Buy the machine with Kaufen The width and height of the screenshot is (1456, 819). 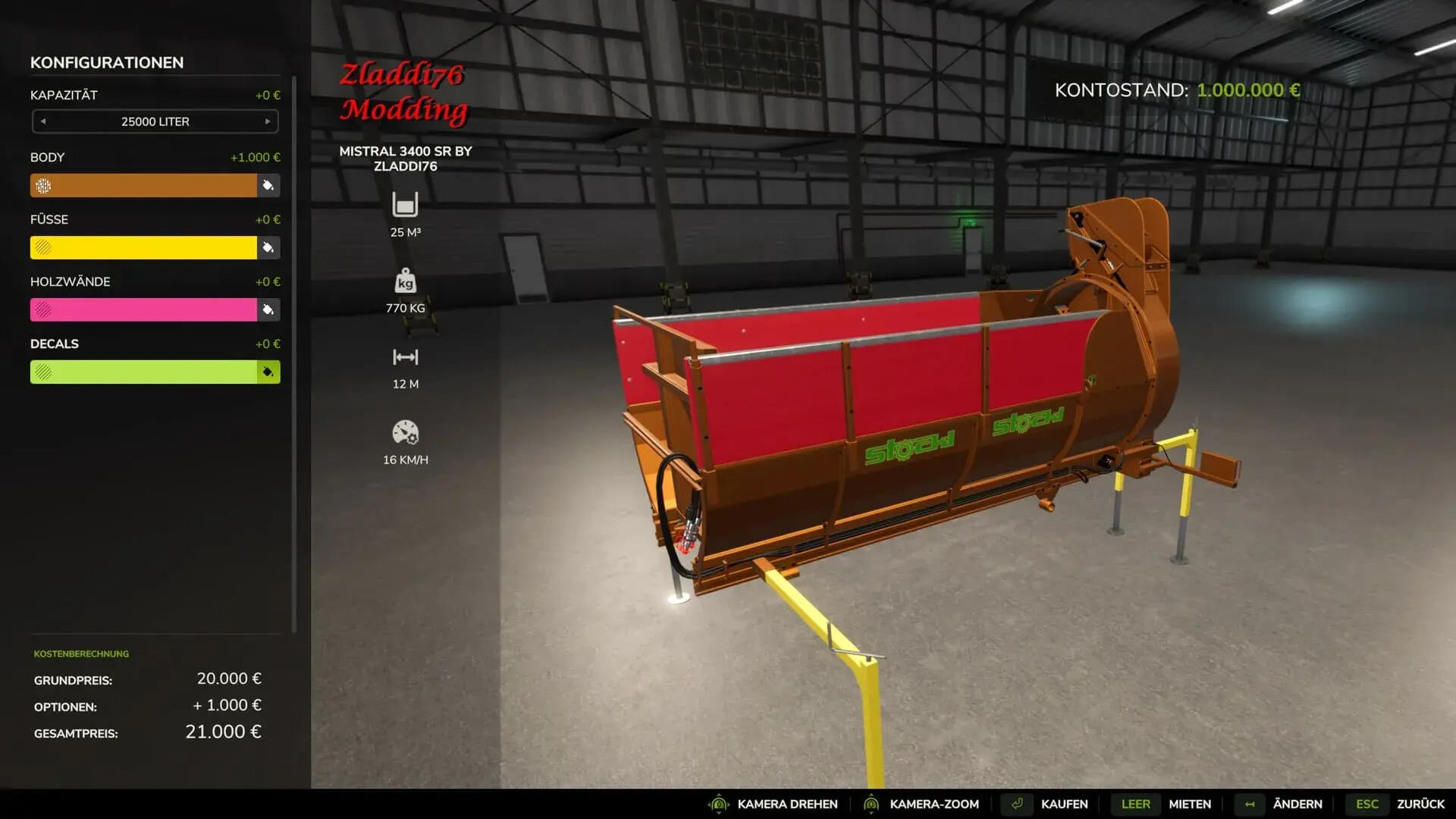1063,804
